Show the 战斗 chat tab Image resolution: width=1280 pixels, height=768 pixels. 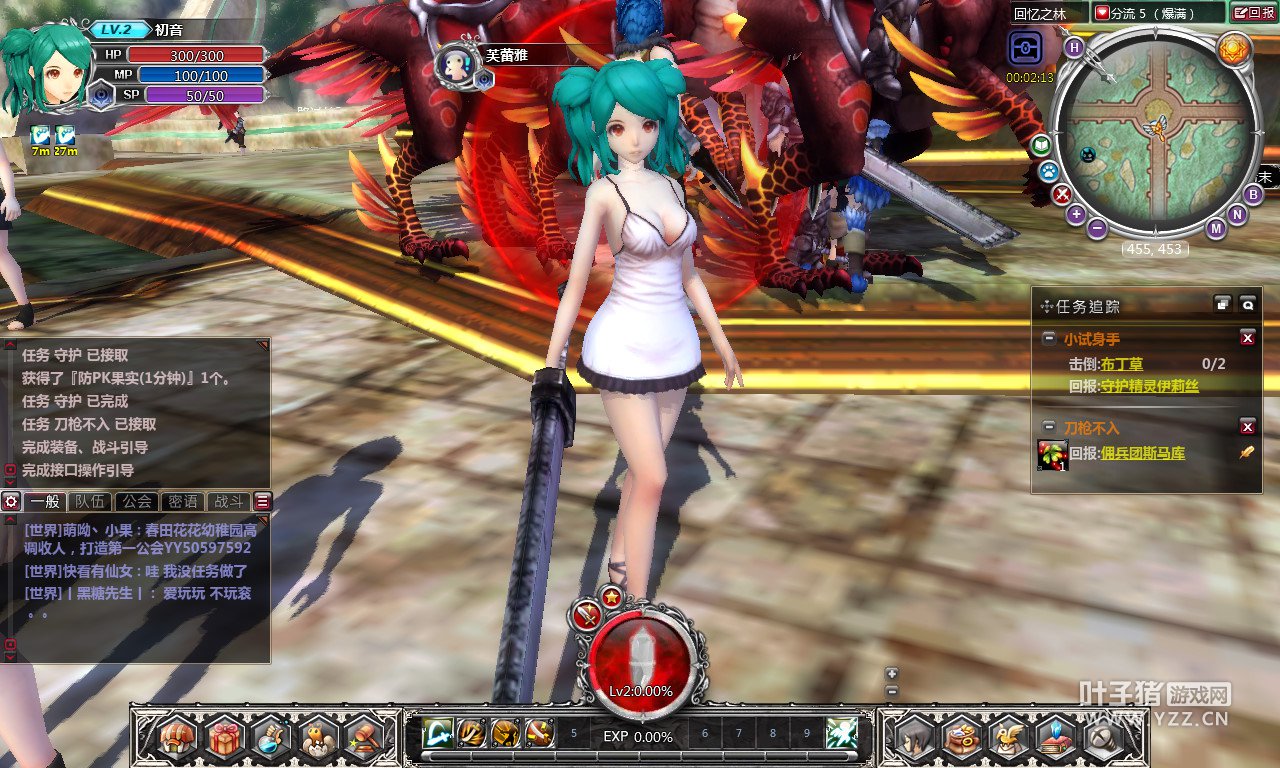tap(228, 502)
